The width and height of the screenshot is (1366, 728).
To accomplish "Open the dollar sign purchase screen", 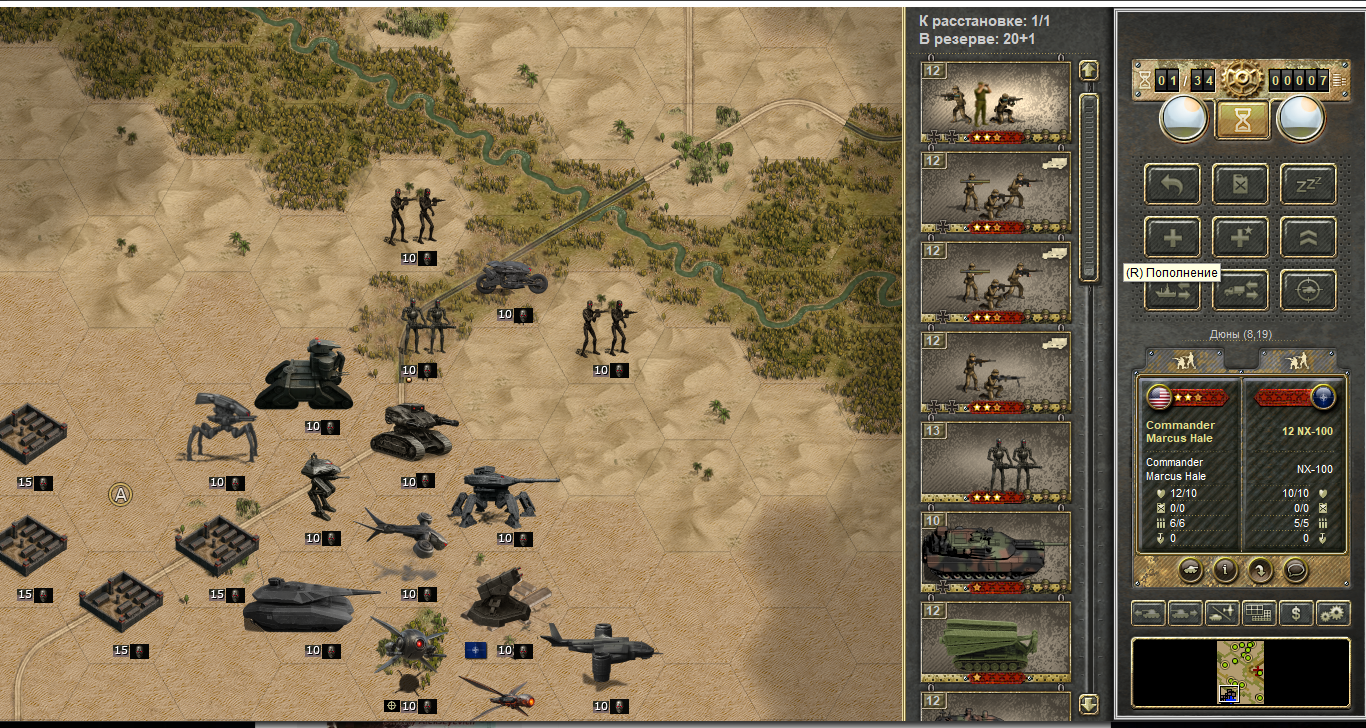I will pos(1296,613).
